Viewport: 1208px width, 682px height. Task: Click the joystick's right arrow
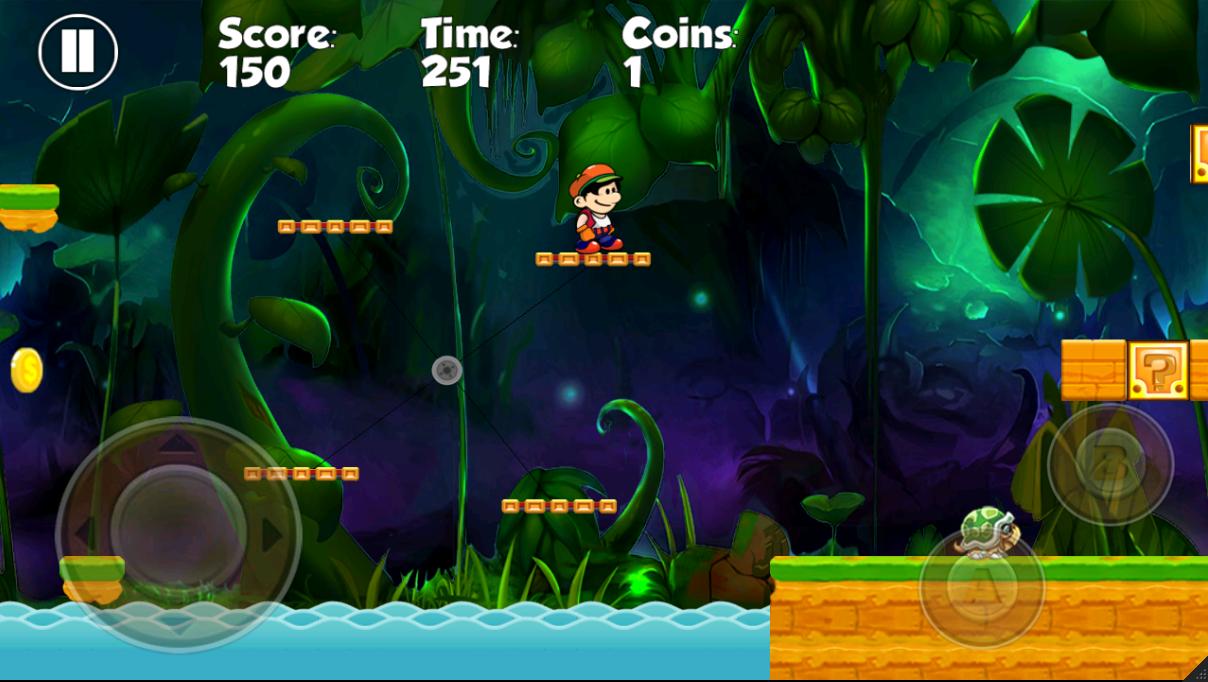tap(272, 534)
